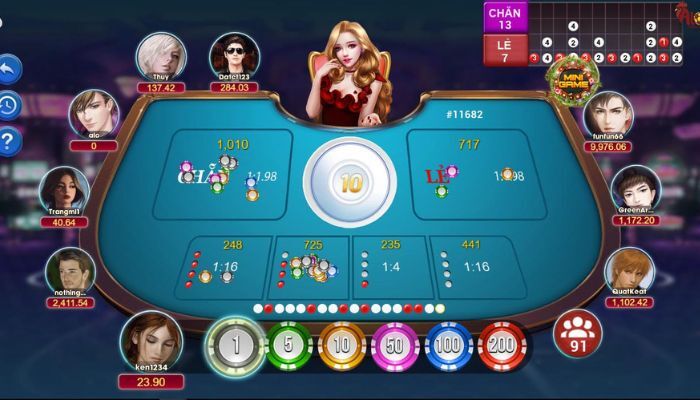This screenshot has width=700, height=400.
Task: View player funfun66's avatar
Action: click(x=608, y=115)
